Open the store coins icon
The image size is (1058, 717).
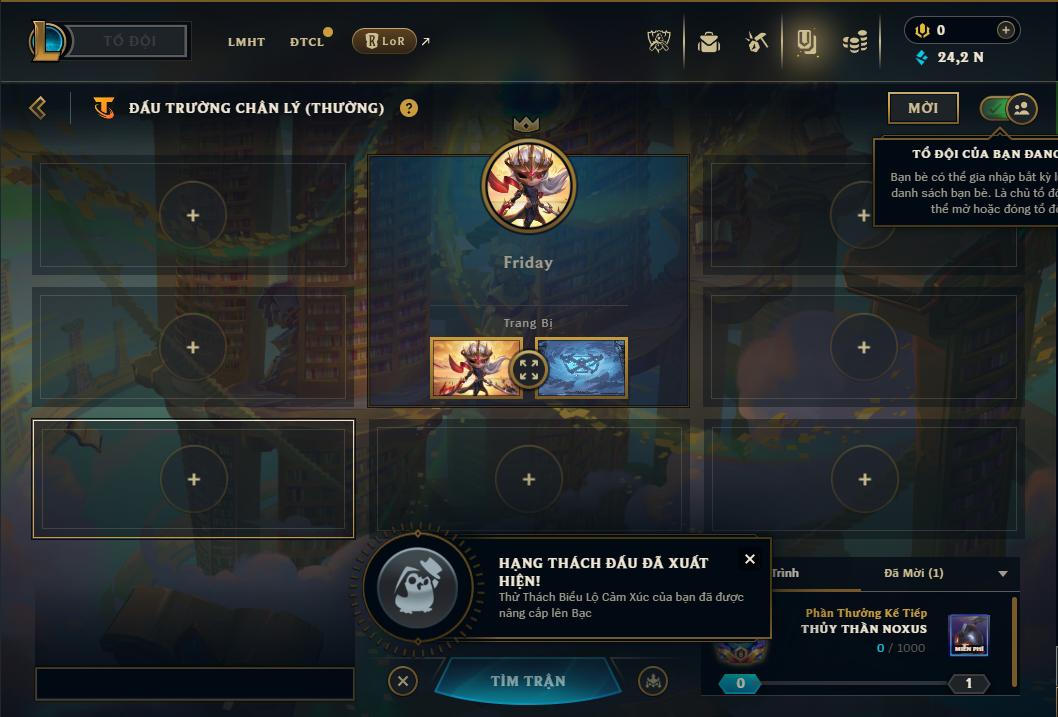tap(854, 42)
